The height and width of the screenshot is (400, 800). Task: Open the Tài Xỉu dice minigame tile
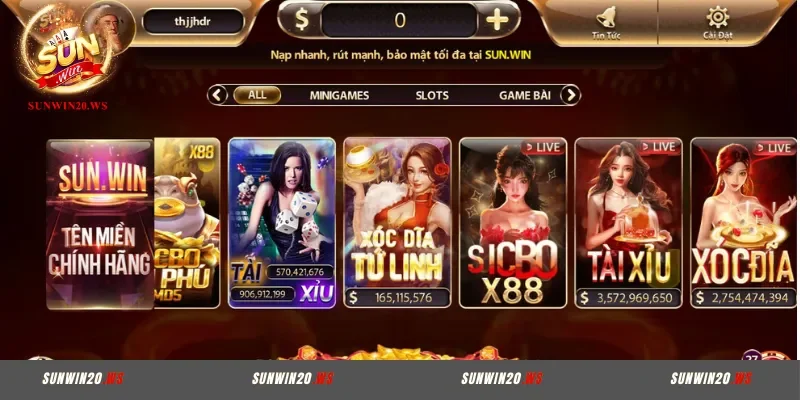(x=282, y=220)
